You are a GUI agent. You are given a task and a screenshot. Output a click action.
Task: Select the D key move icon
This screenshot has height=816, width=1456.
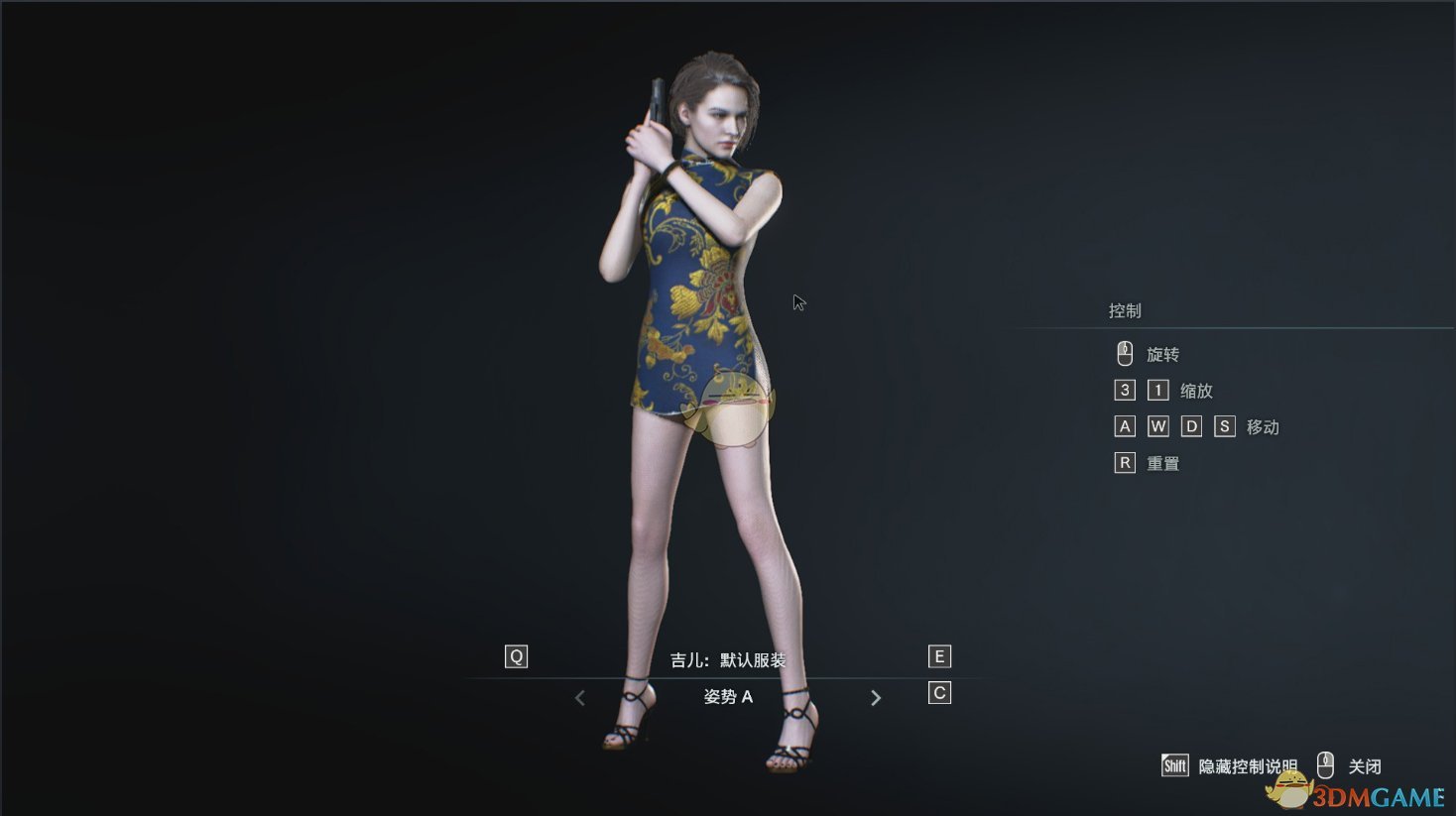point(1190,425)
